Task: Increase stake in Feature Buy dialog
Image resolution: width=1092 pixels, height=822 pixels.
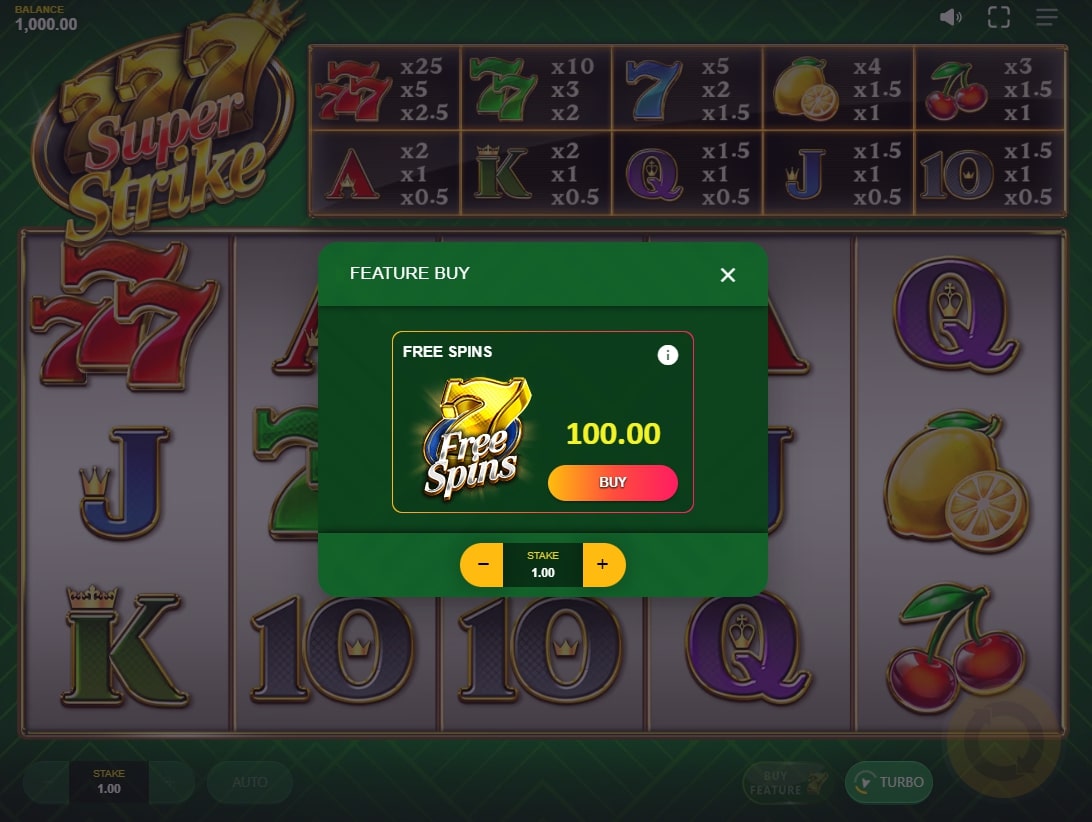Action: (602, 565)
